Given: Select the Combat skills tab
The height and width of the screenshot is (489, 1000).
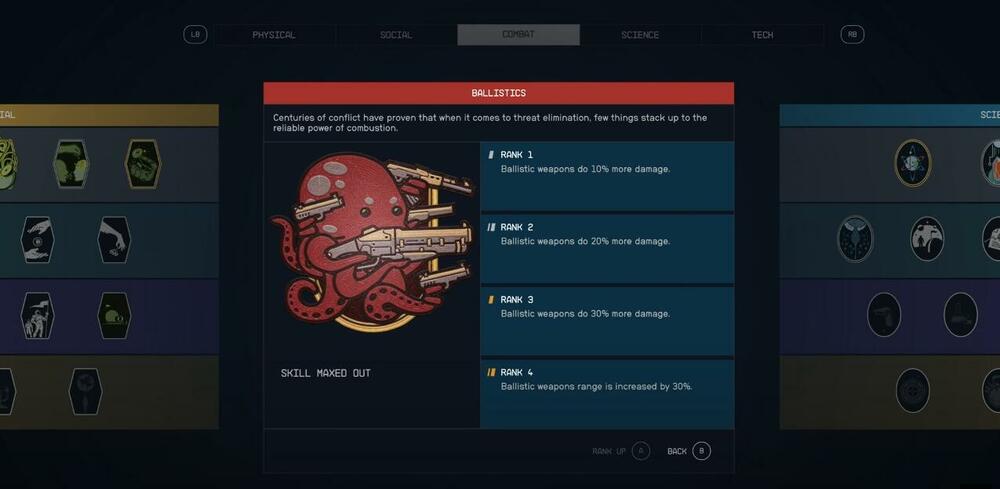Looking at the screenshot, I should pos(518,35).
